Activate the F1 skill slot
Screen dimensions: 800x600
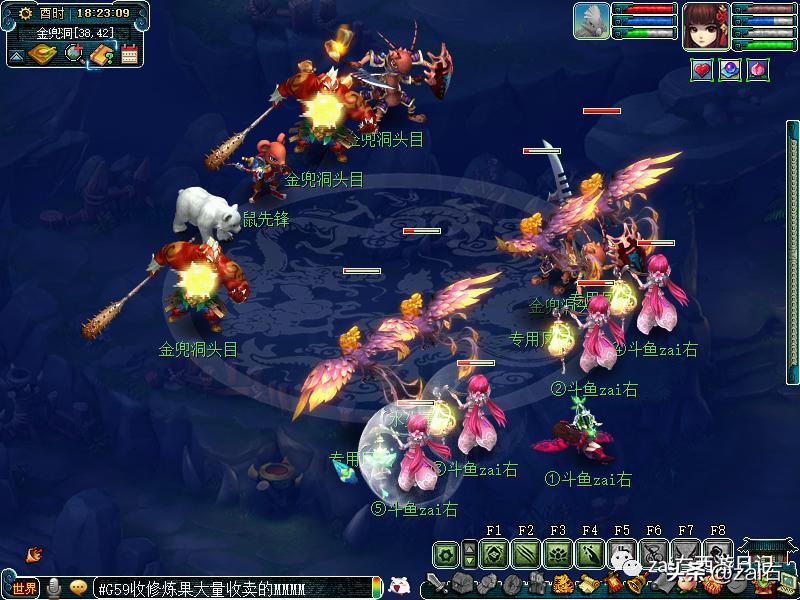(493, 553)
